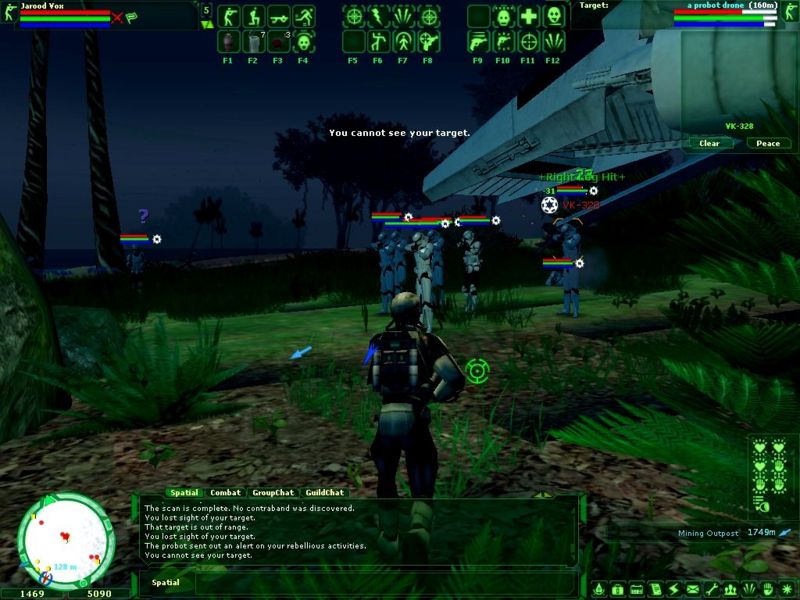Image resolution: width=800 pixels, height=600 pixels.
Task: Clear the current target with the Clear button
Action: pyautogui.click(x=709, y=143)
